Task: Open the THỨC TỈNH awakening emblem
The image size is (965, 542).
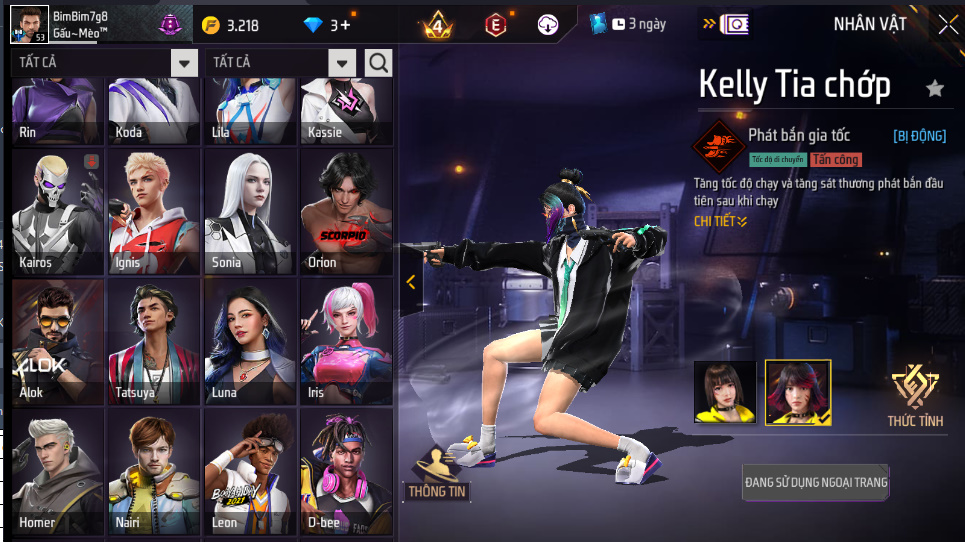Action: (915, 395)
